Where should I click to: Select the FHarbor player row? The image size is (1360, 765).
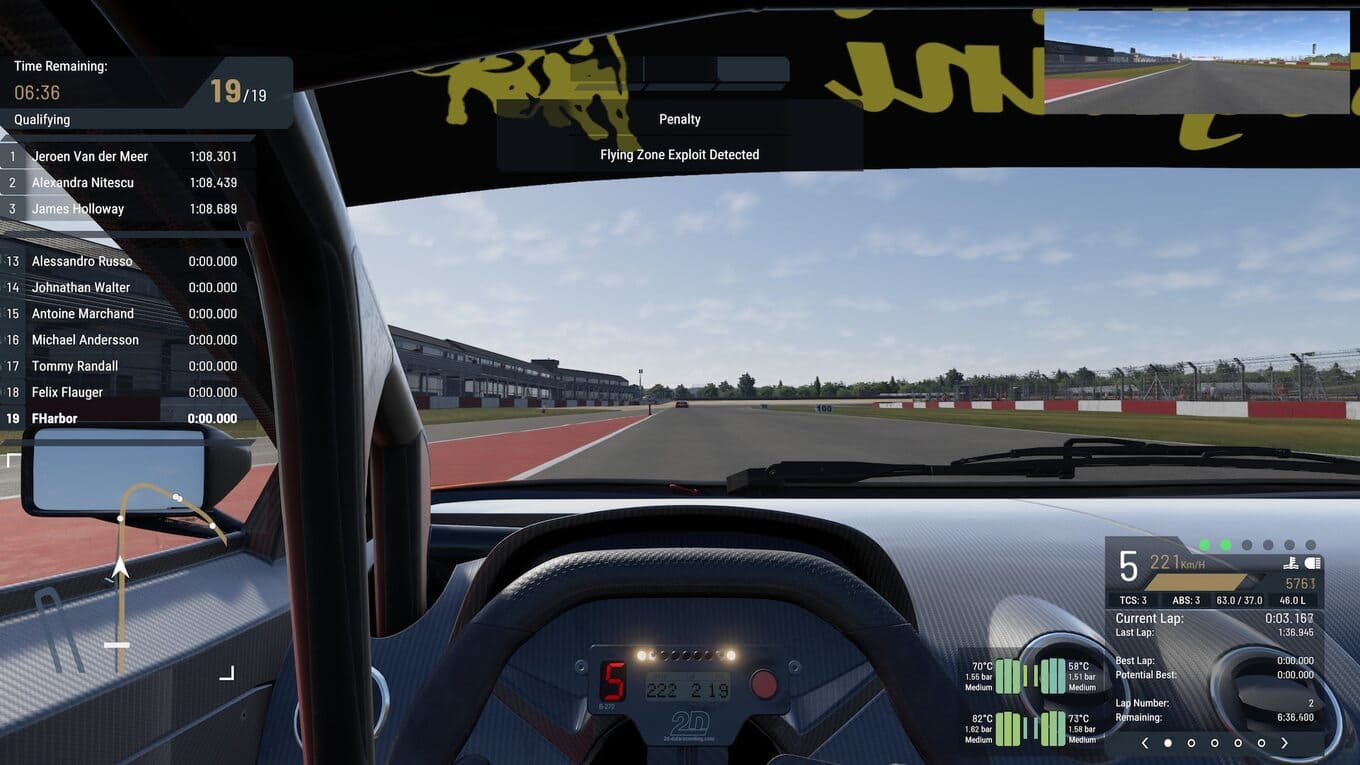point(125,418)
